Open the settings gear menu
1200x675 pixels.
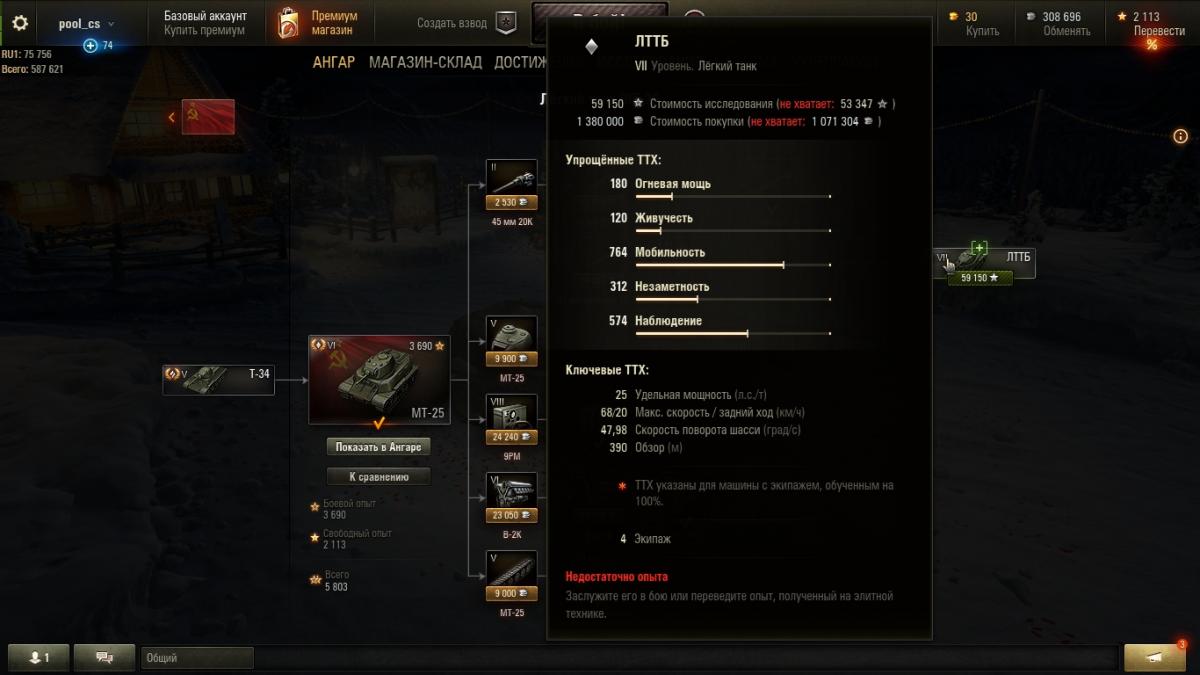click(20, 23)
